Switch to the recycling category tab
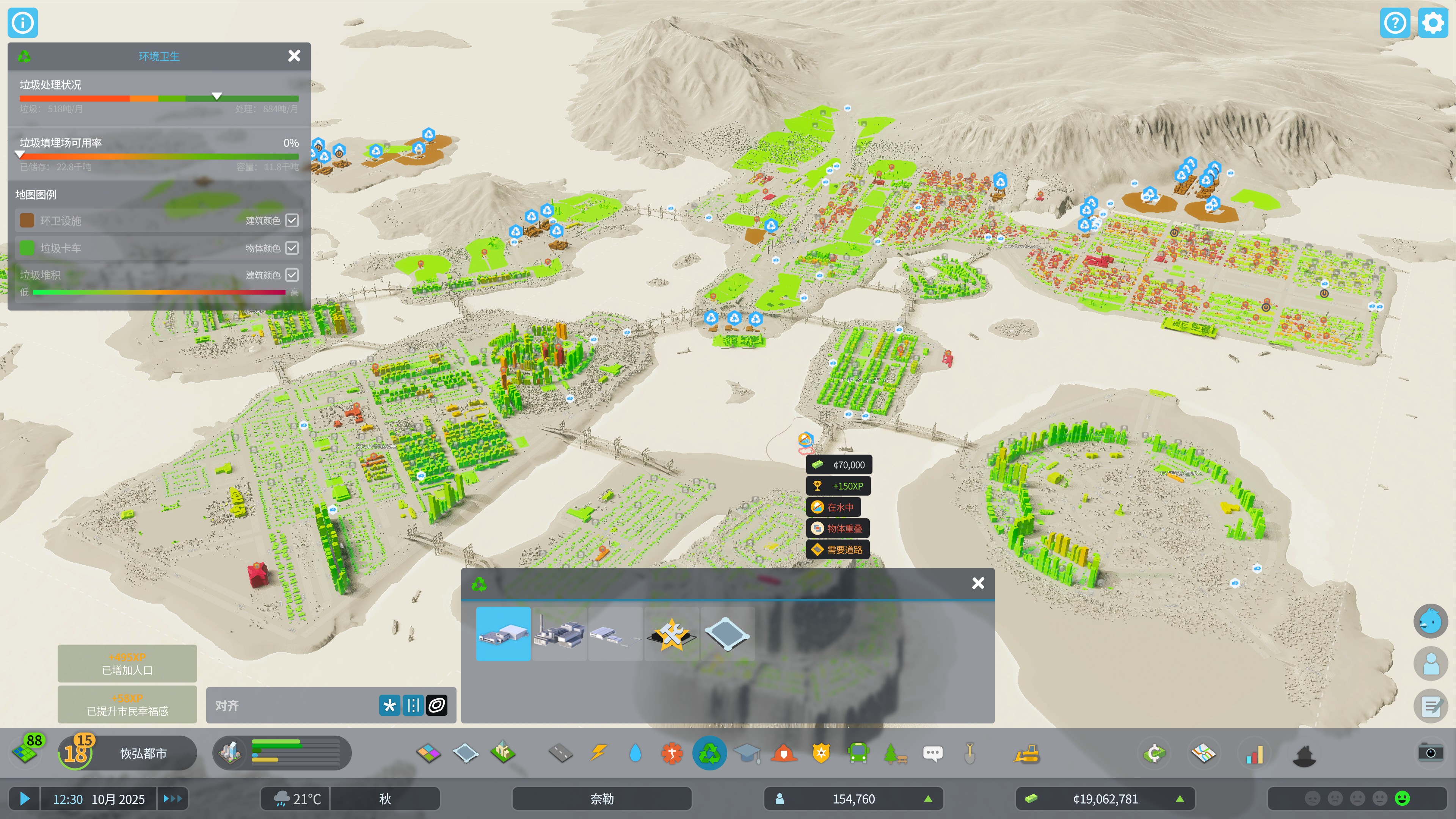Image resolution: width=1456 pixels, height=819 pixels. 710,753
